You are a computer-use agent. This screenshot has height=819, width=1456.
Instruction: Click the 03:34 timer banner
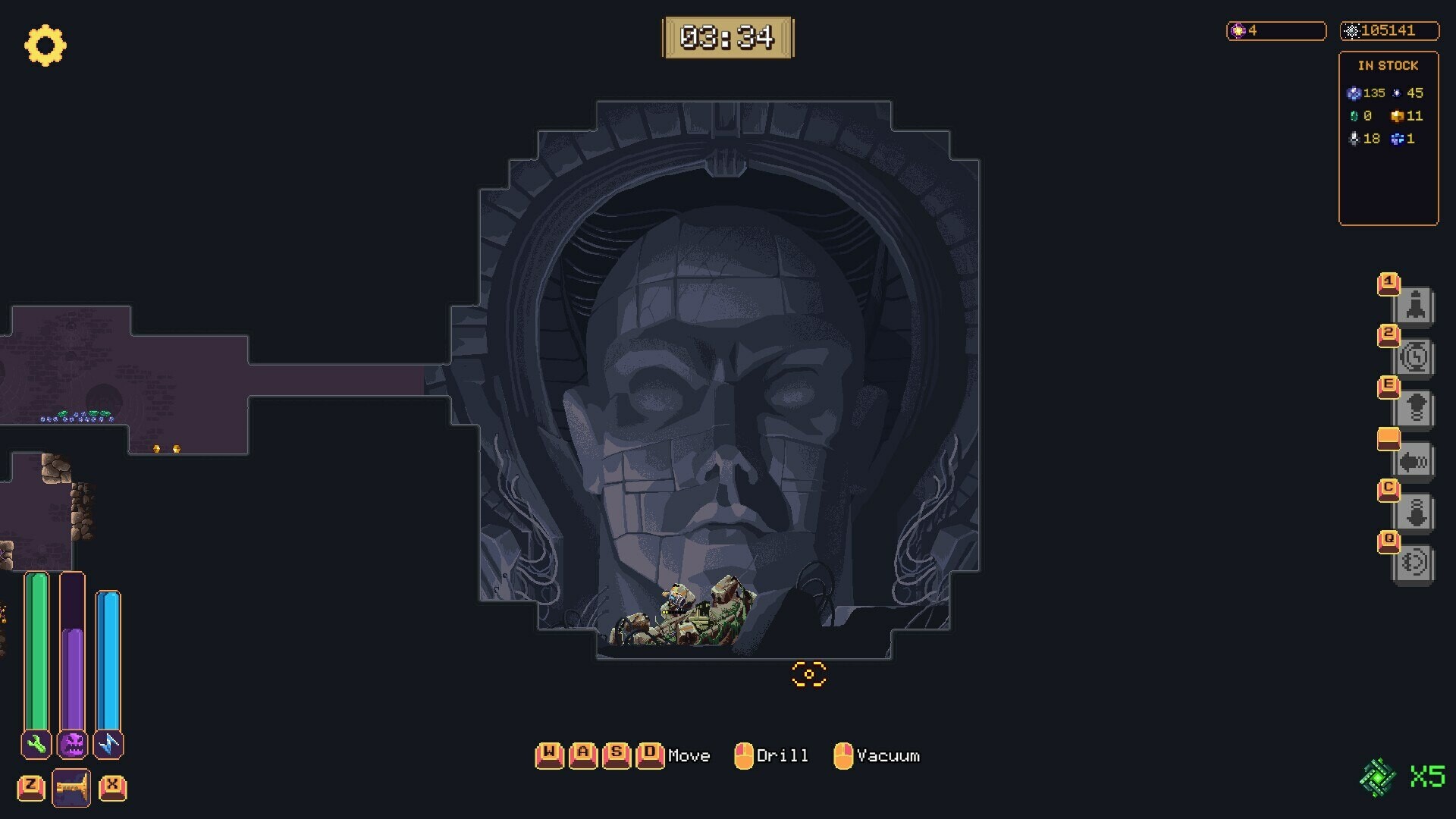point(729,35)
